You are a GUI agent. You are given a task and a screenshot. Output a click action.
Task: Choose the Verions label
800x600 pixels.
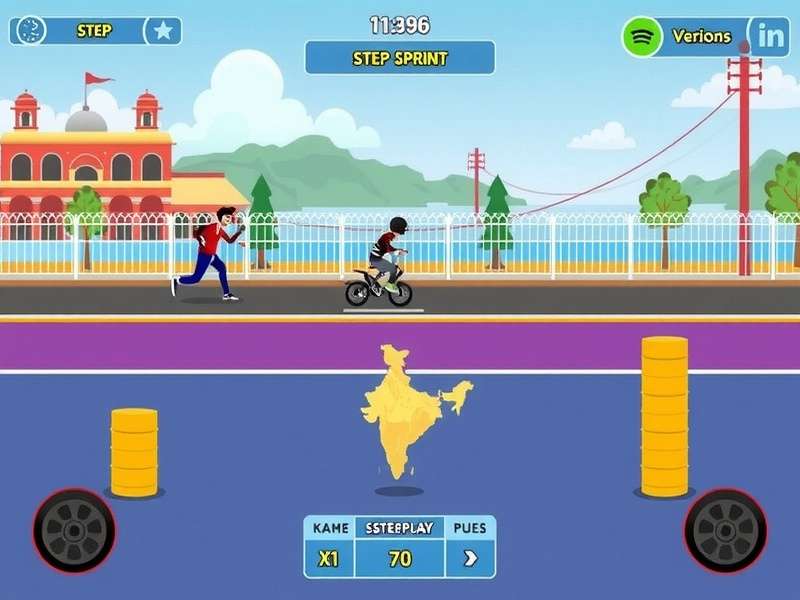pyautogui.click(x=701, y=37)
